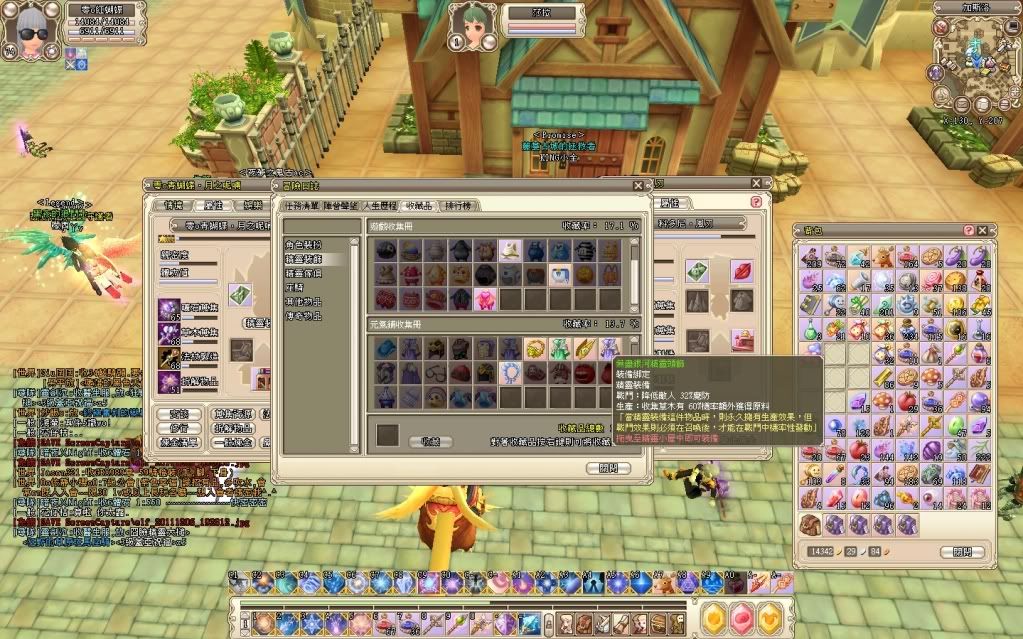The width and height of the screenshot is (1023, 639).
Task: Select the brown backpack bag tab
Action: [811, 524]
